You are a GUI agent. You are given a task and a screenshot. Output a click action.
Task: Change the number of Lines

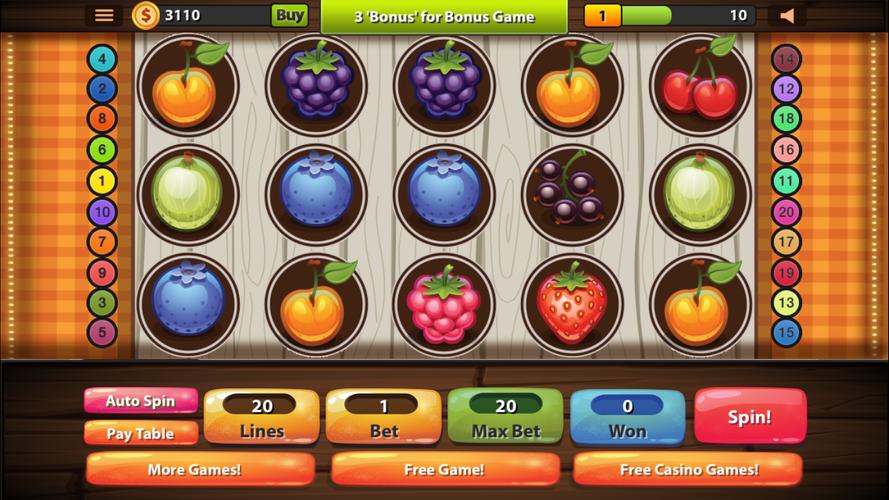coord(262,417)
